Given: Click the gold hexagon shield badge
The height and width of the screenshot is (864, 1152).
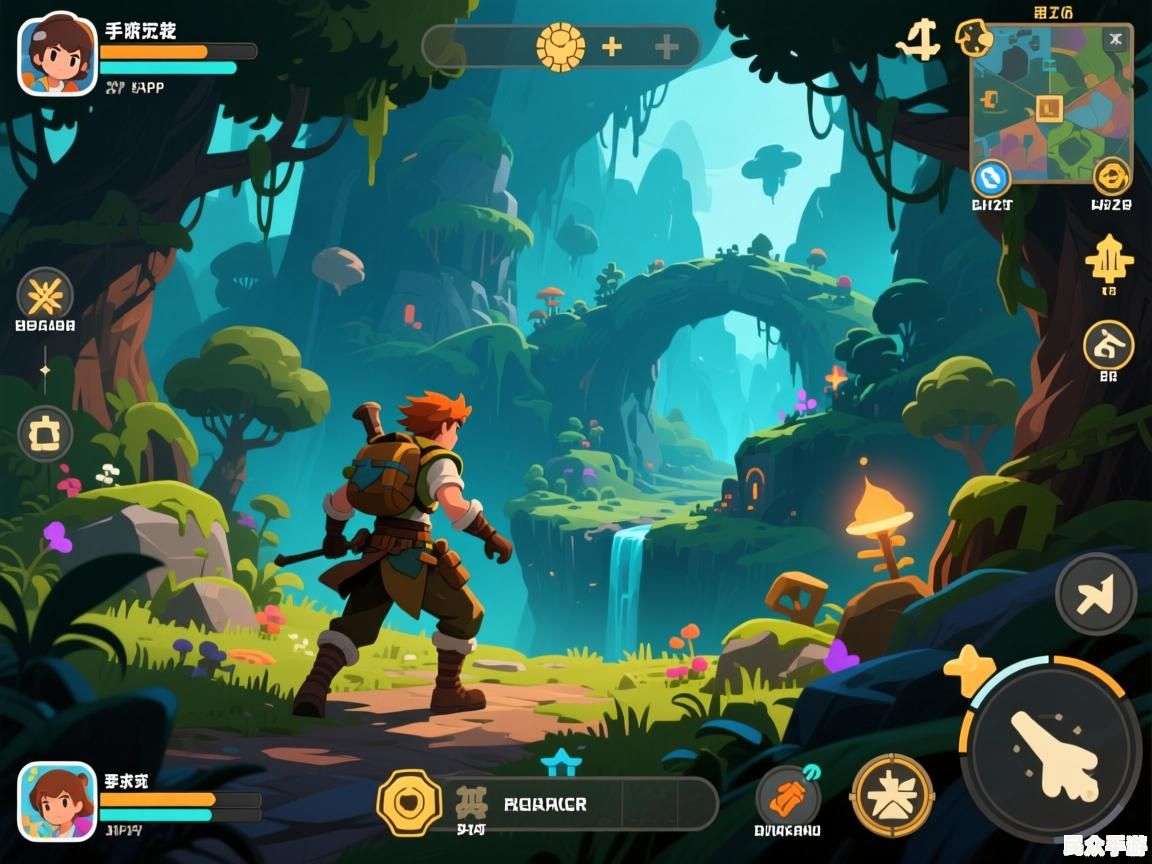Looking at the screenshot, I should tap(408, 803).
